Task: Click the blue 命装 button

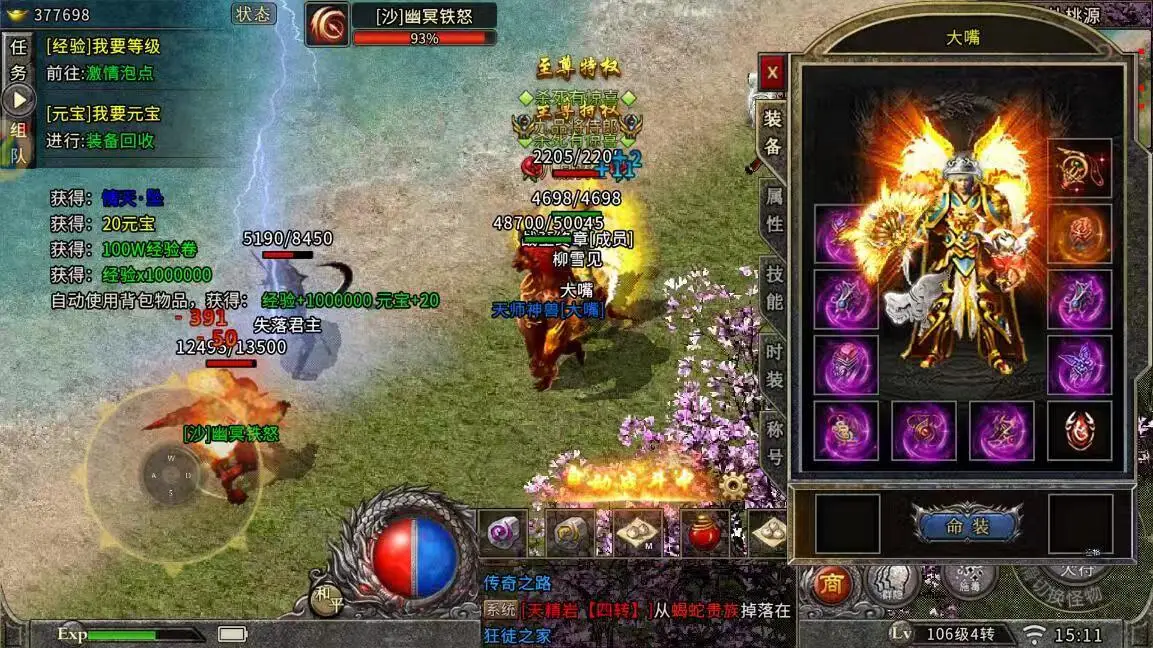Action: point(966,526)
